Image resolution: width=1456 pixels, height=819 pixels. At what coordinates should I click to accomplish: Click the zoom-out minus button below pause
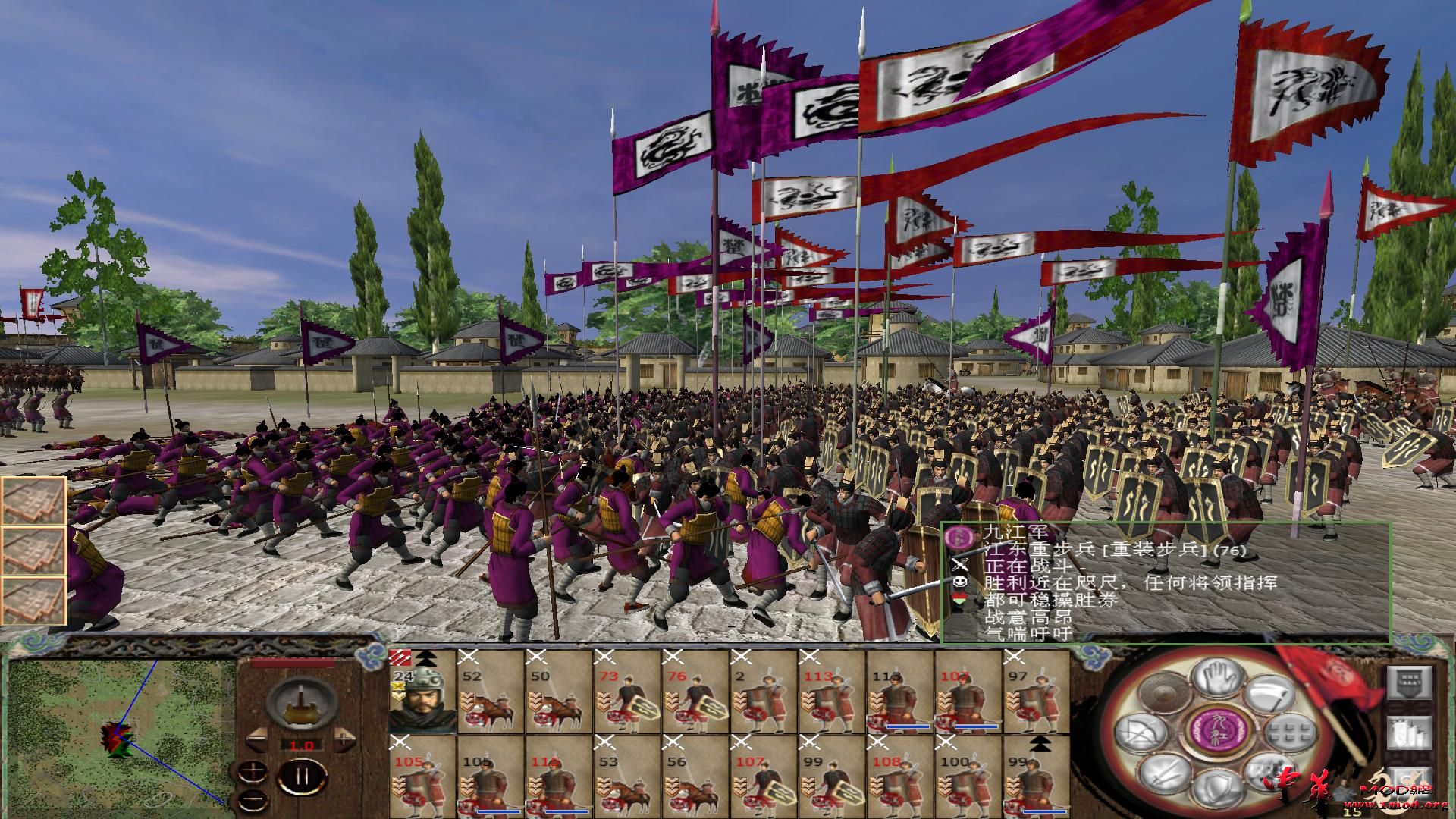[252, 798]
